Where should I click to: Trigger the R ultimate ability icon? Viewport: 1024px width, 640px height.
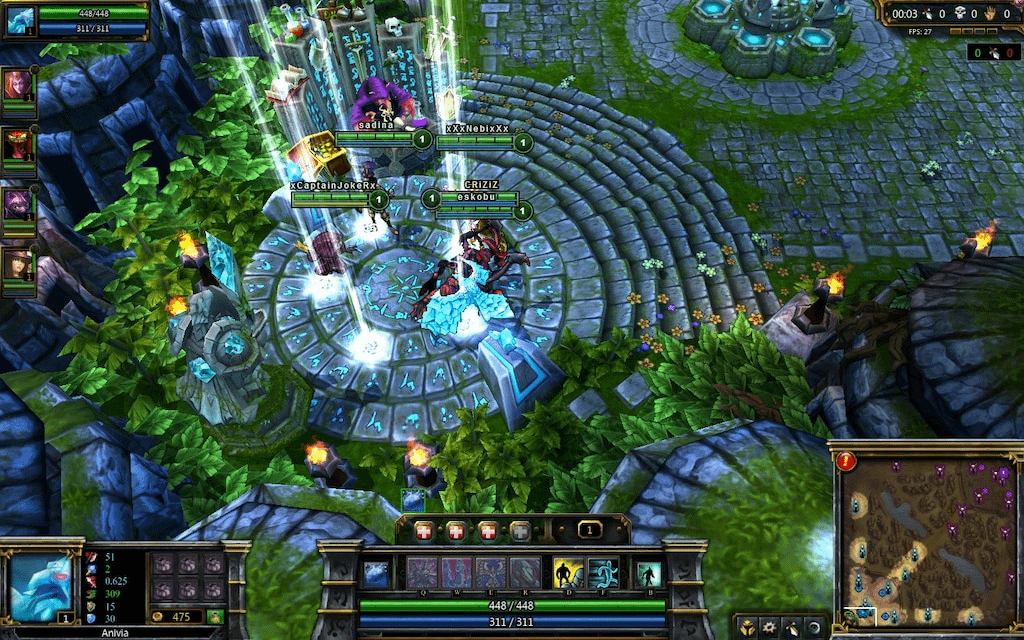(524, 573)
